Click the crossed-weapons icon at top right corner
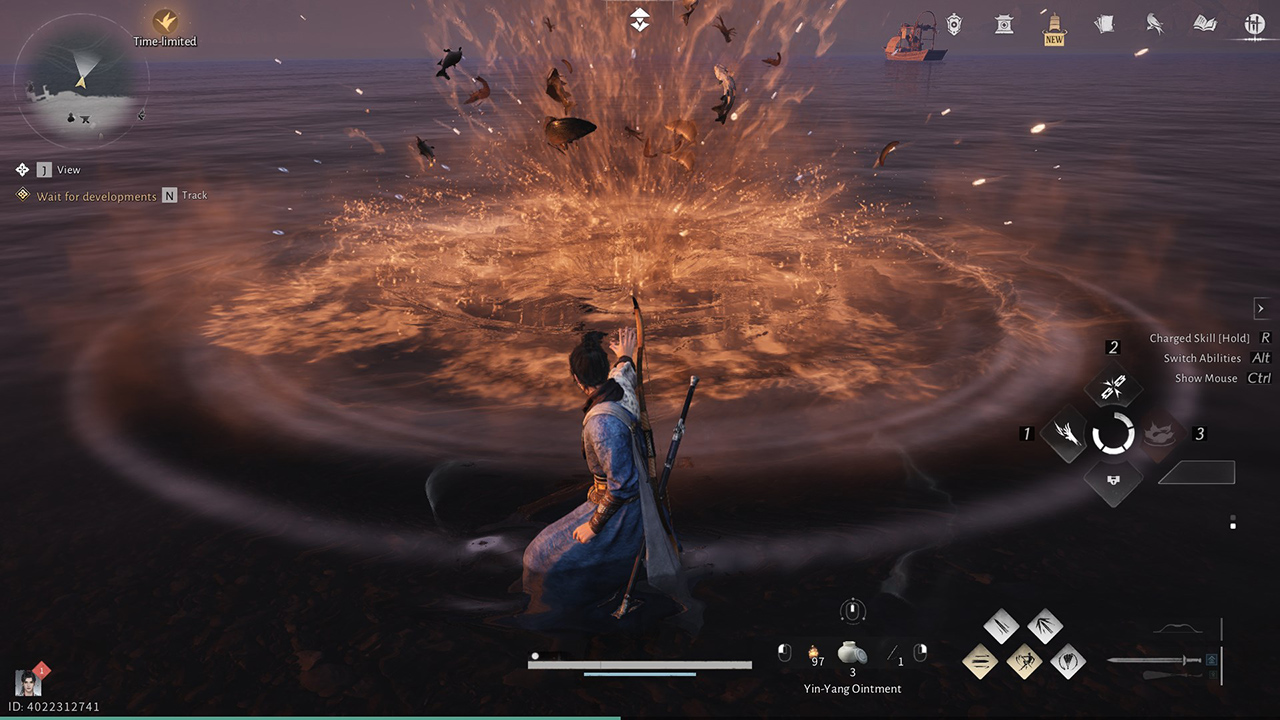This screenshot has width=1280, height=720. [x=1253, y=24]
